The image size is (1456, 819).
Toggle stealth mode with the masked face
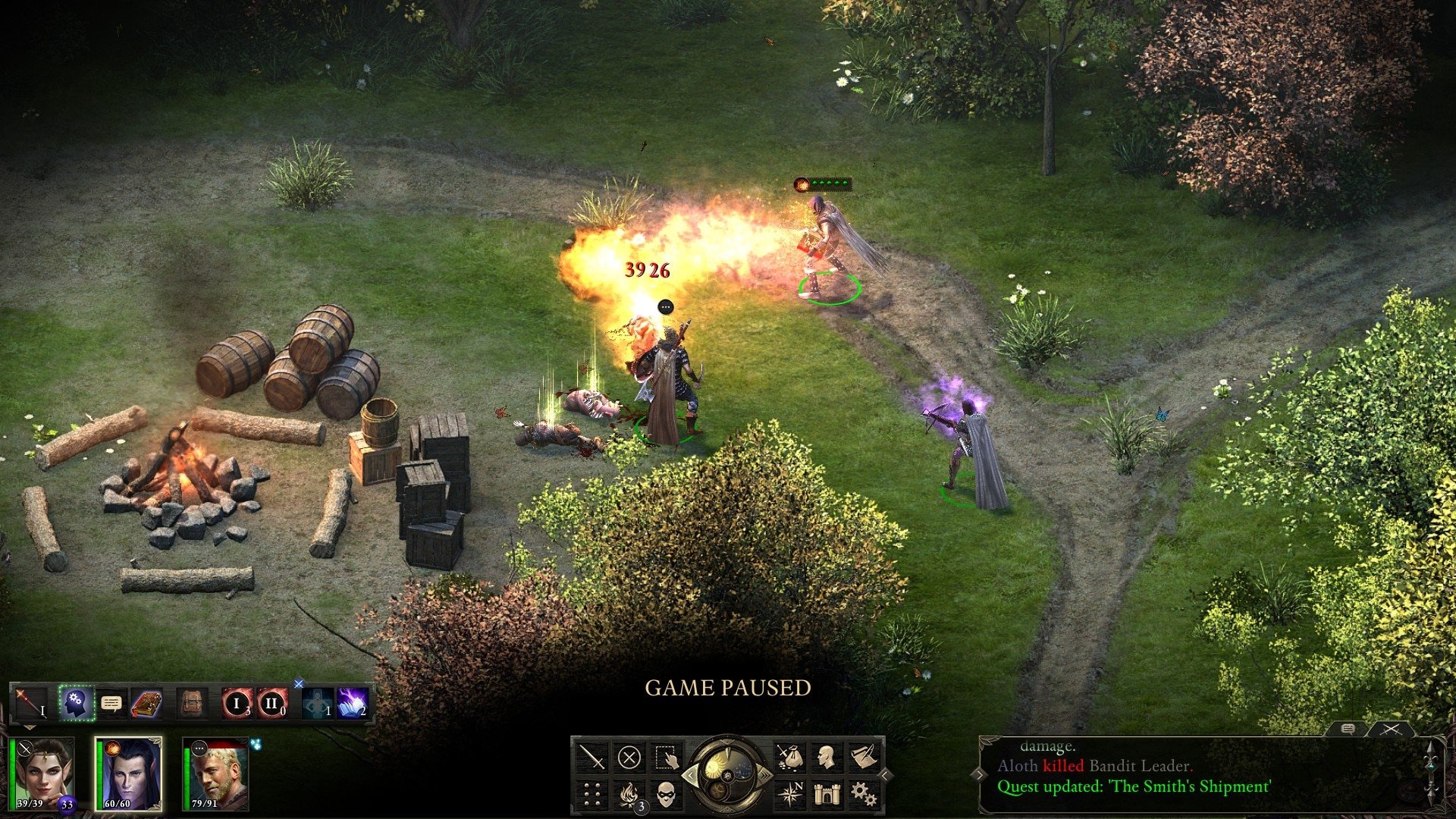tap(665, 793)
